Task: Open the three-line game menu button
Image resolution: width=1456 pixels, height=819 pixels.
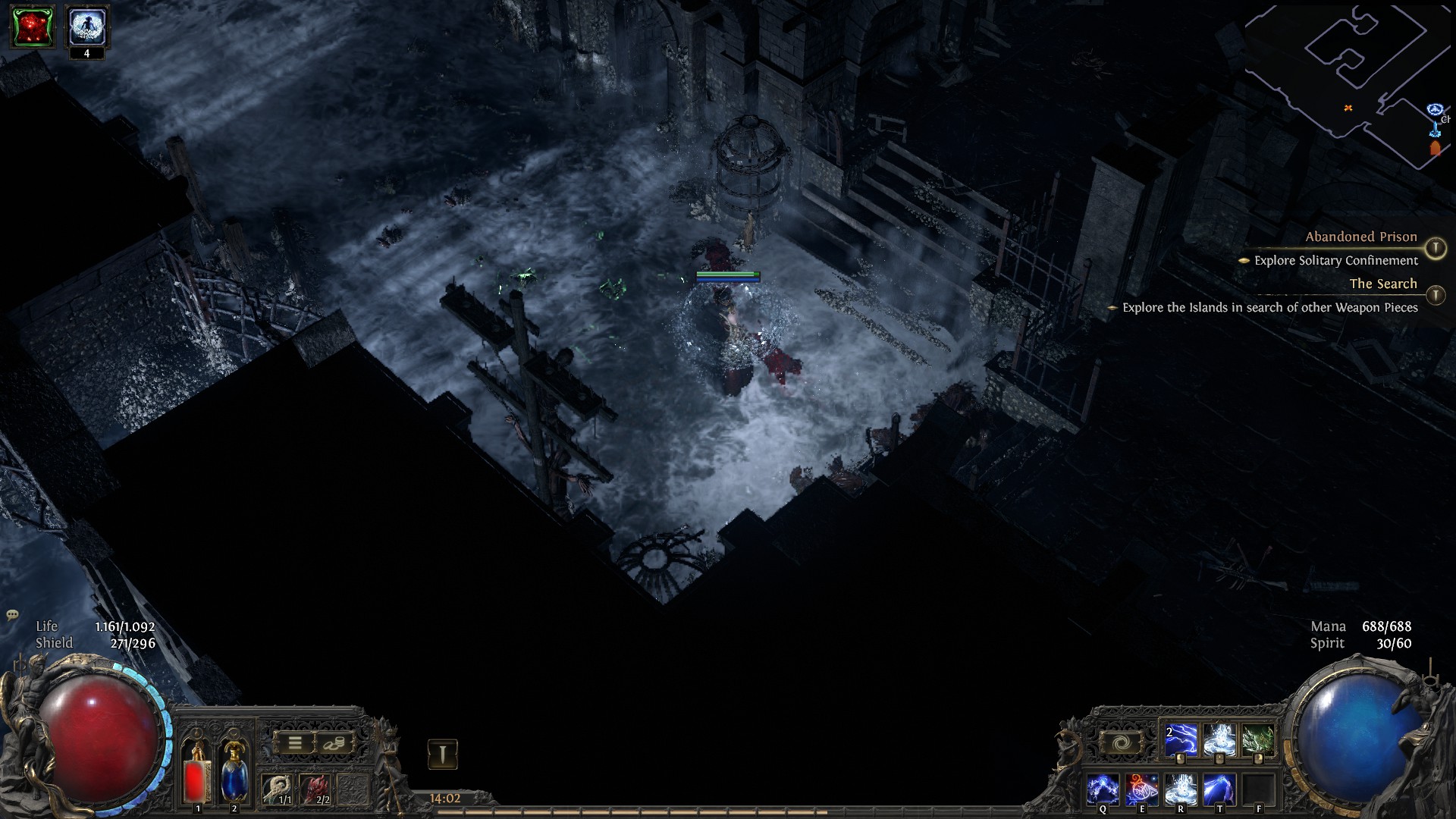Action: point(294,743)
